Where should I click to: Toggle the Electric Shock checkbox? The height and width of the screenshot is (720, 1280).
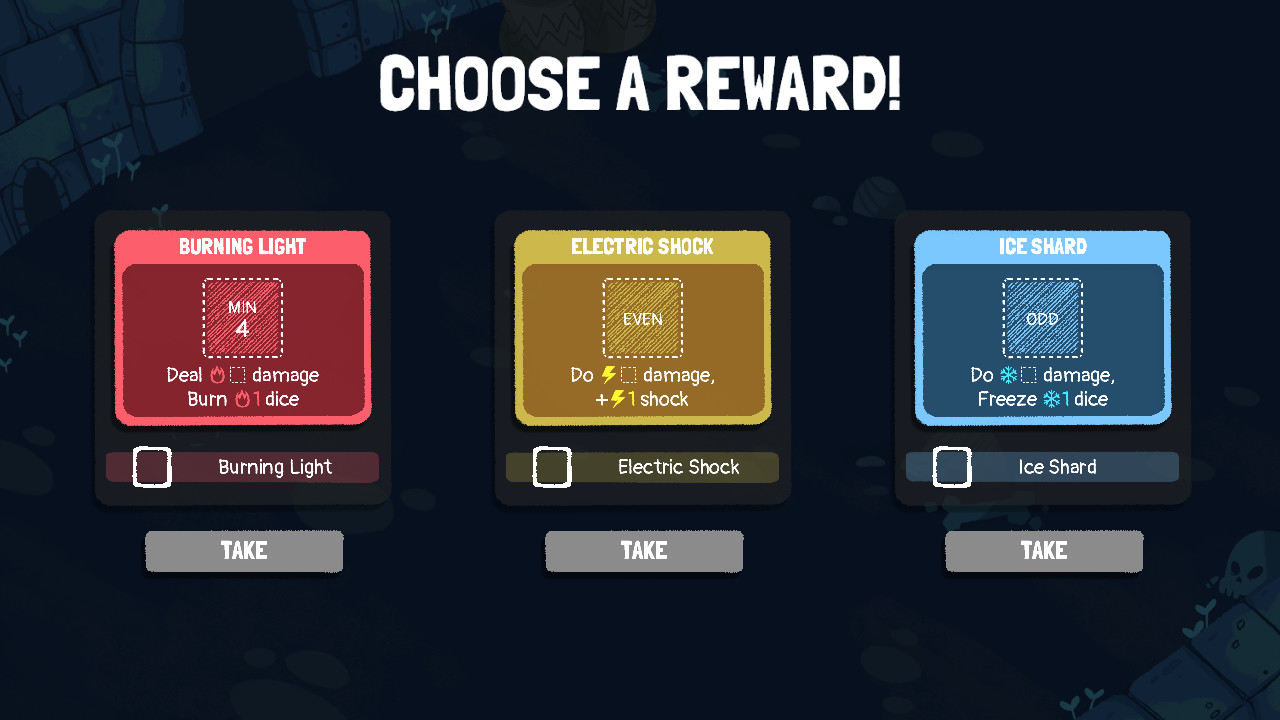551,466
